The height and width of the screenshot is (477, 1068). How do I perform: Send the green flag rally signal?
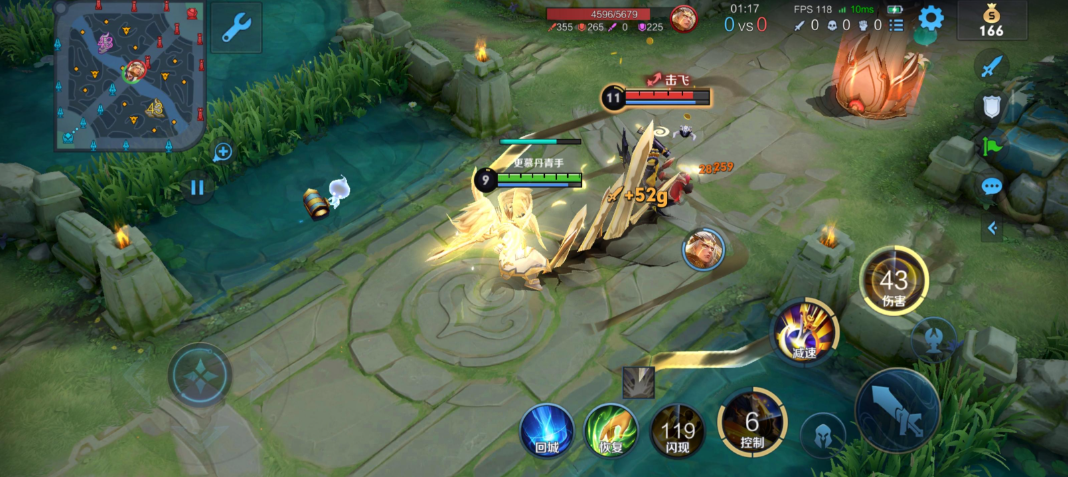click(991, 147)
